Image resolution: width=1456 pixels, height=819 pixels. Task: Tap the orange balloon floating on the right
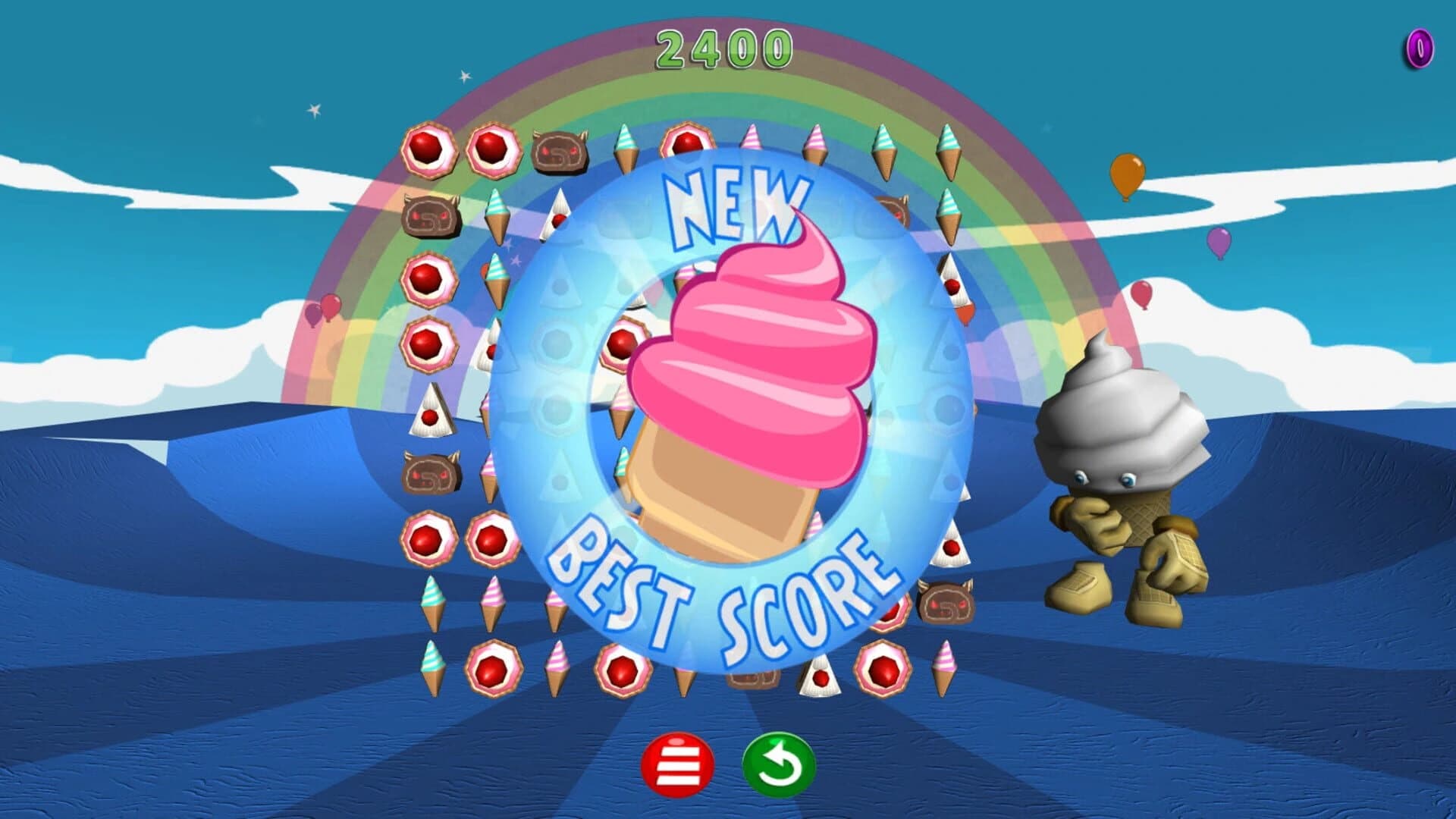click(x=1129, y=174)
